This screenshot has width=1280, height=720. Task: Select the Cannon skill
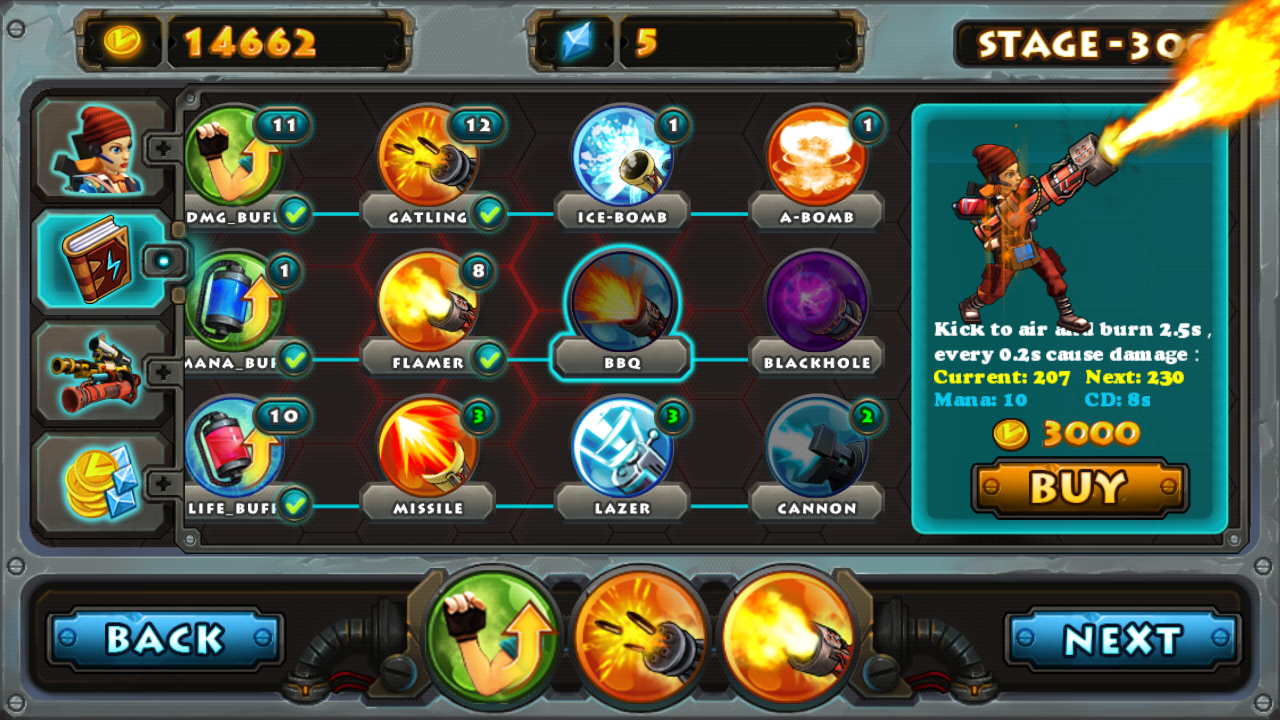pos(816,447)
